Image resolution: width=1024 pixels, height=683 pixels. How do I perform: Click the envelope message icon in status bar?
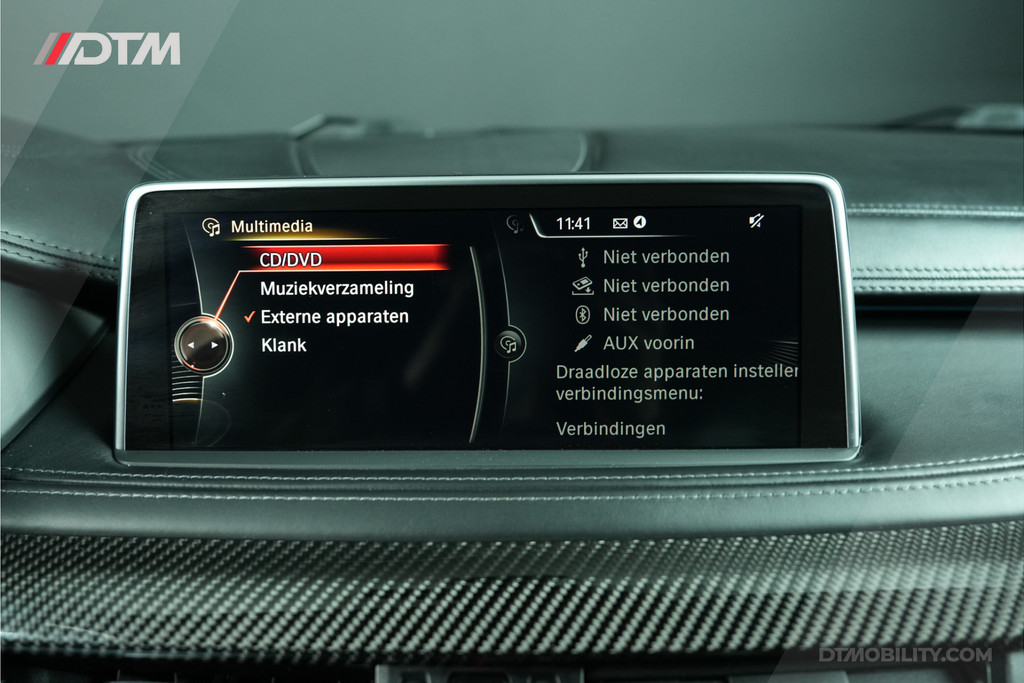click(x=620, y=224)
